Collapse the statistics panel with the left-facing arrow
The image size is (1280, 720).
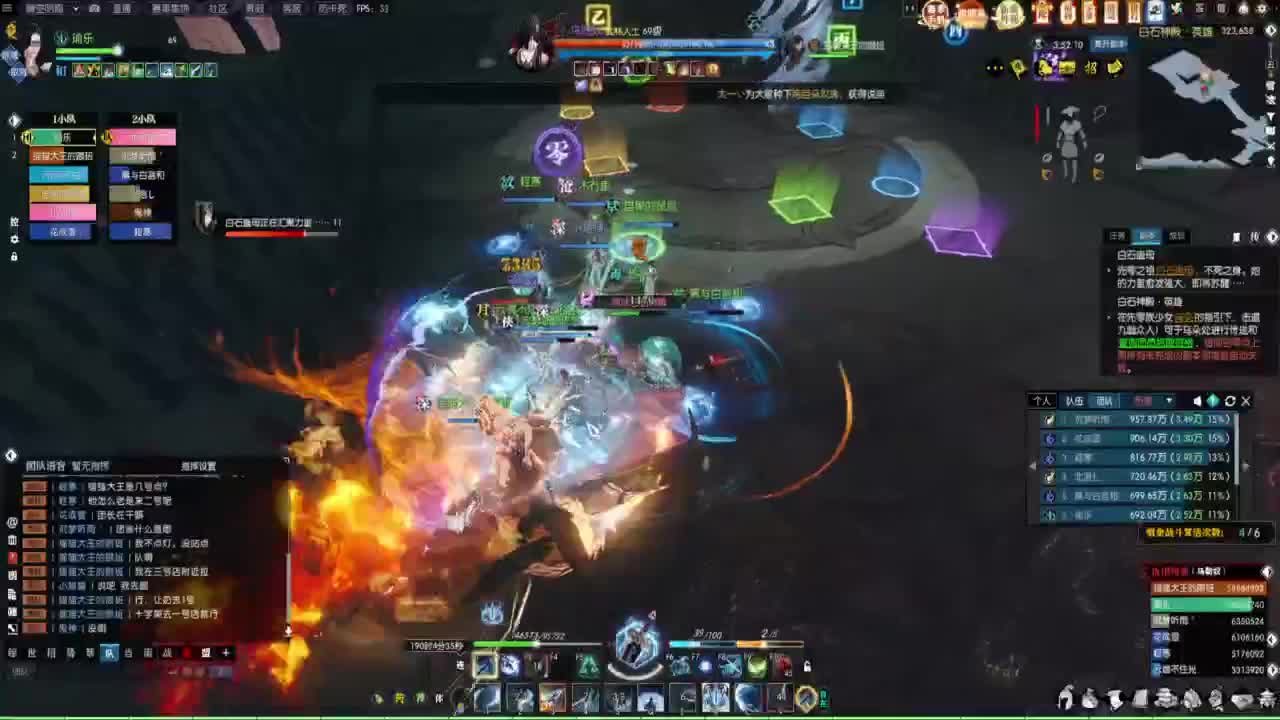tap(1034, 464)
